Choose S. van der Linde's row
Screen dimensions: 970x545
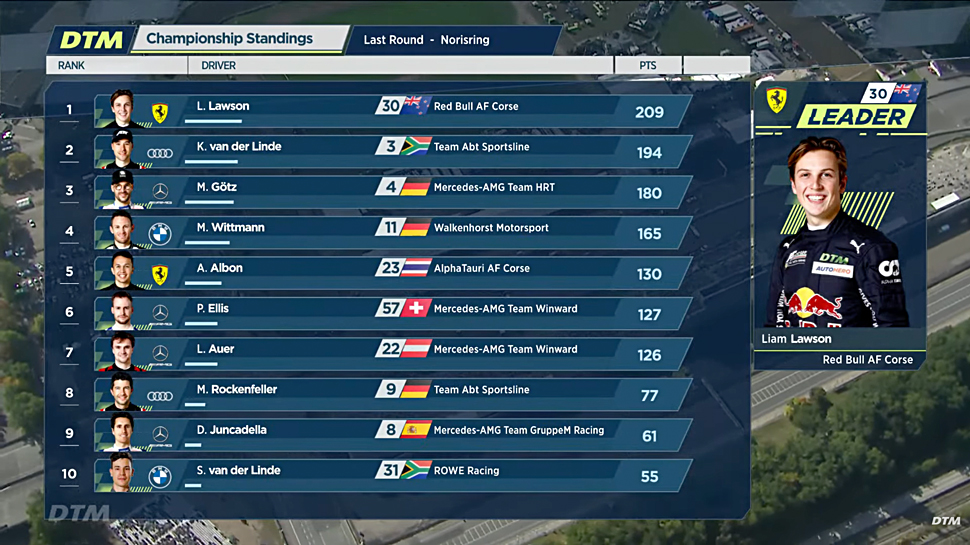point(392,475)
